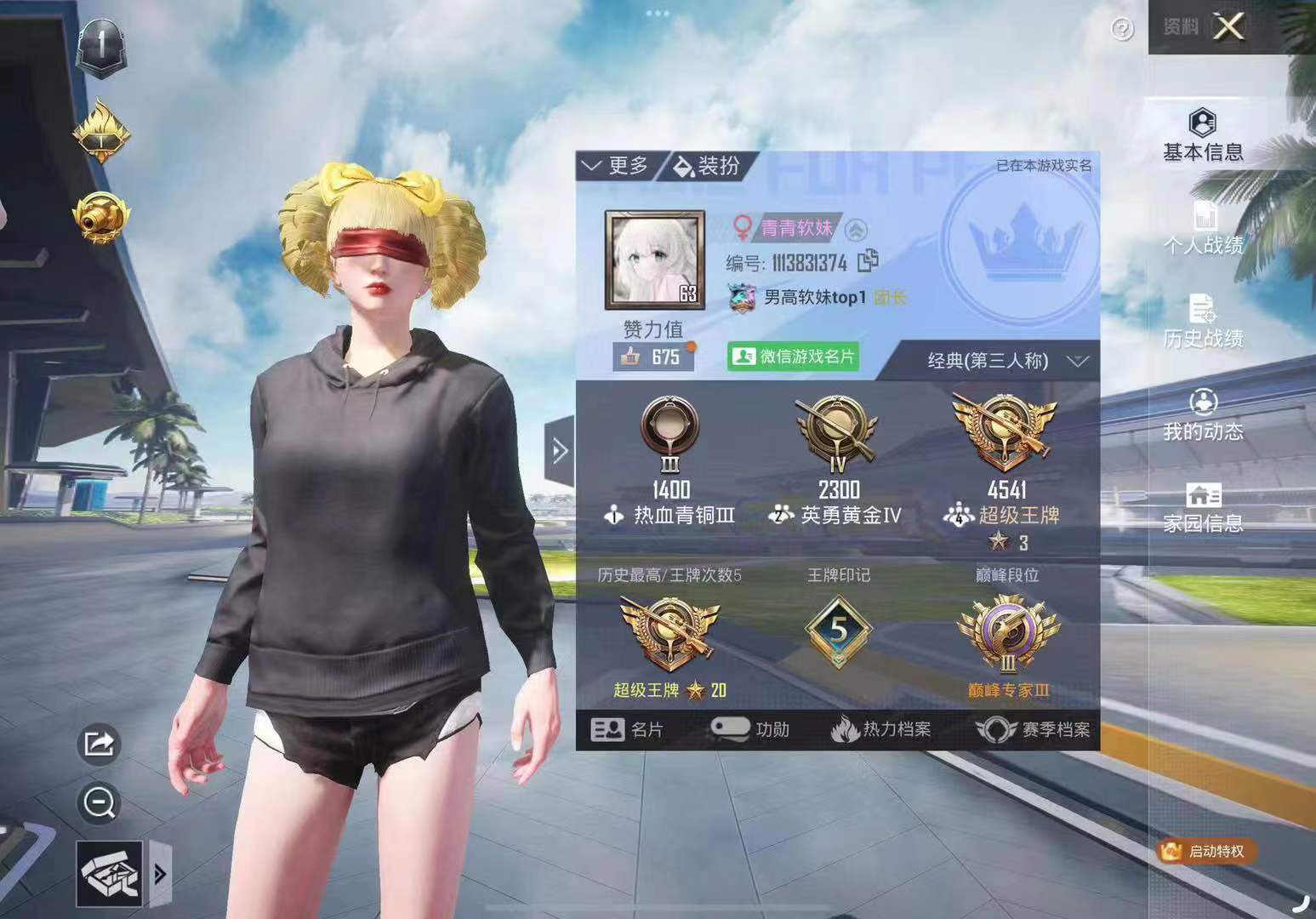
Task: Switch to the 个人战绩 tab
Action: click(x=1203, y=228)
